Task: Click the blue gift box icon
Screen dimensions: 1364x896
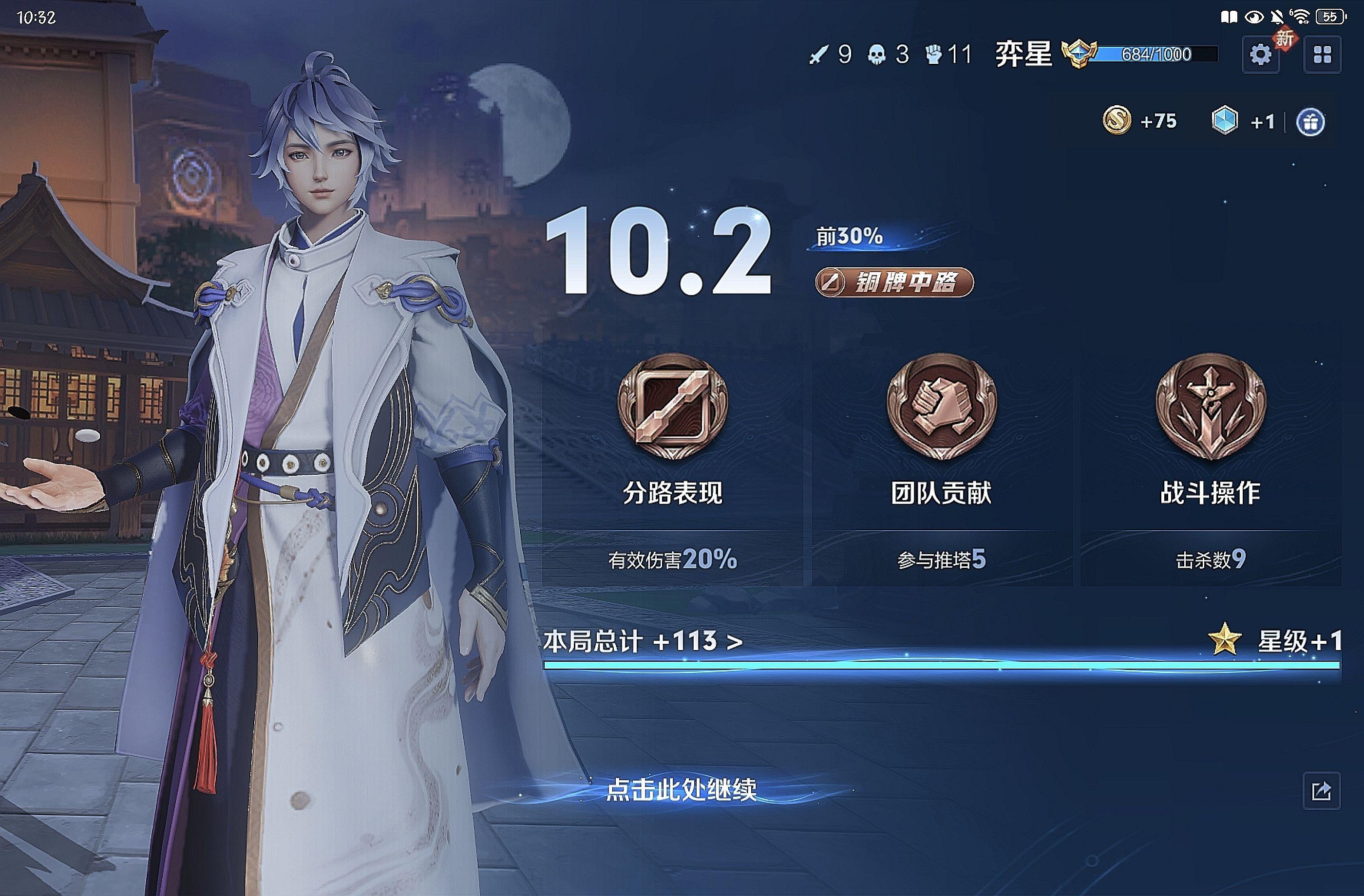Action: coord(1311,122)
